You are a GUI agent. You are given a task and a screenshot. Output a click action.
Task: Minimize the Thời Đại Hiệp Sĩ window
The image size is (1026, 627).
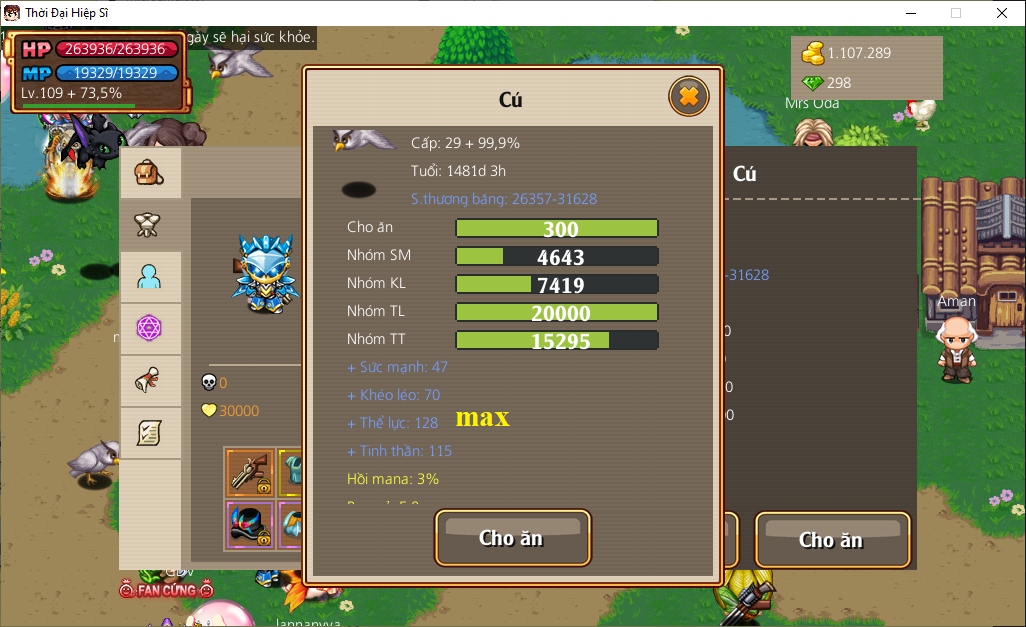[x=910, y=13]
